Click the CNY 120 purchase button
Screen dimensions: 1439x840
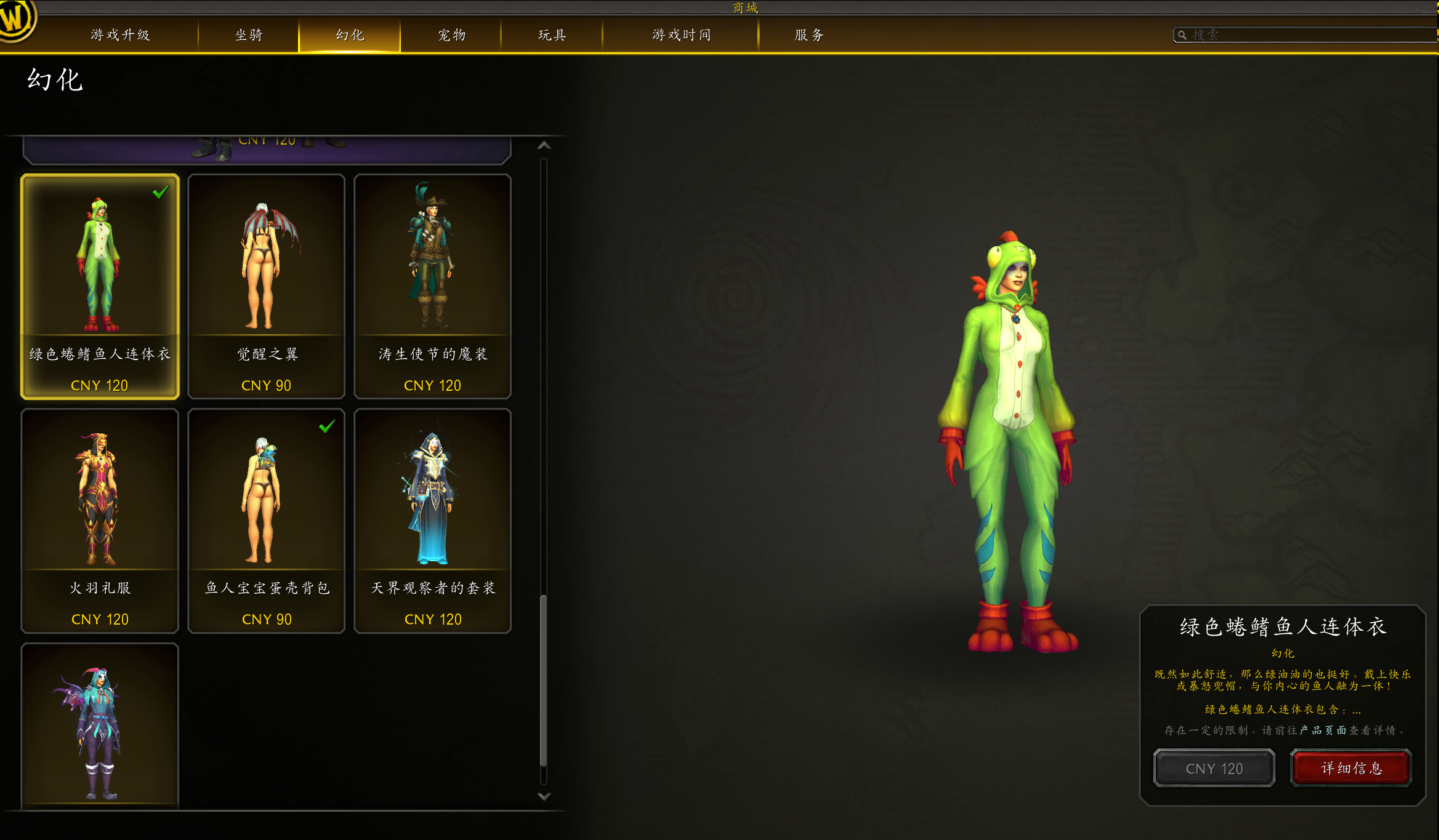click(x=1214, y=768)
